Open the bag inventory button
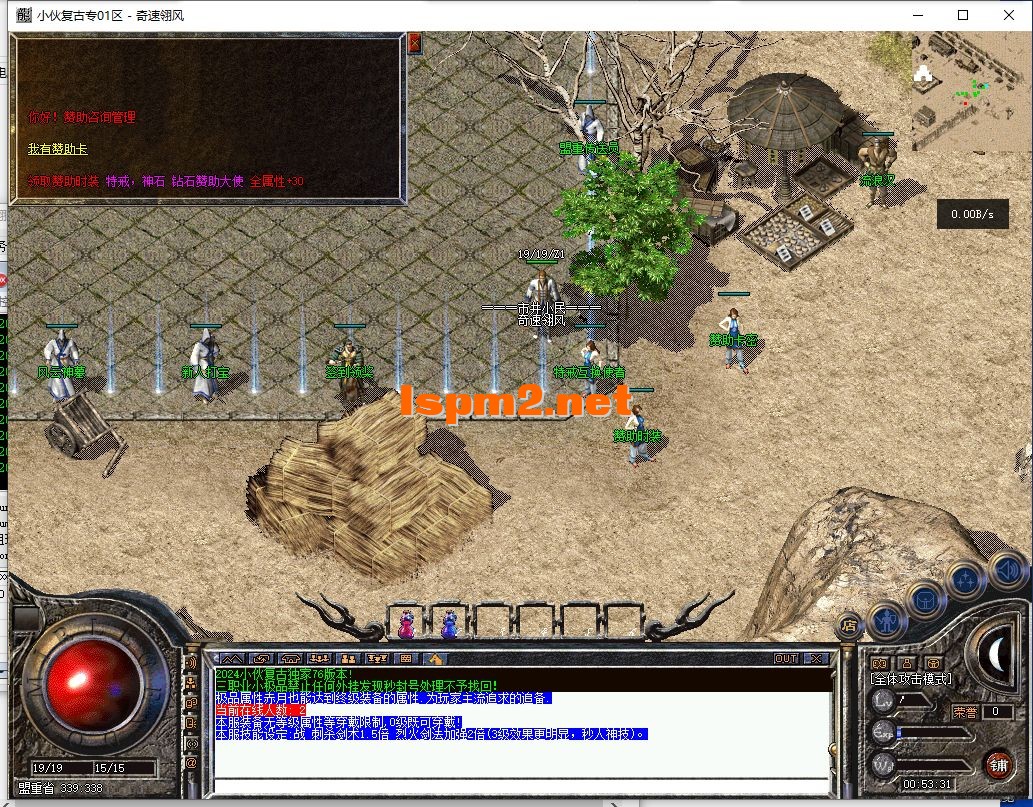Image resolution: width=1033 pixels, height=807 pixels. [x=925, y=600]
